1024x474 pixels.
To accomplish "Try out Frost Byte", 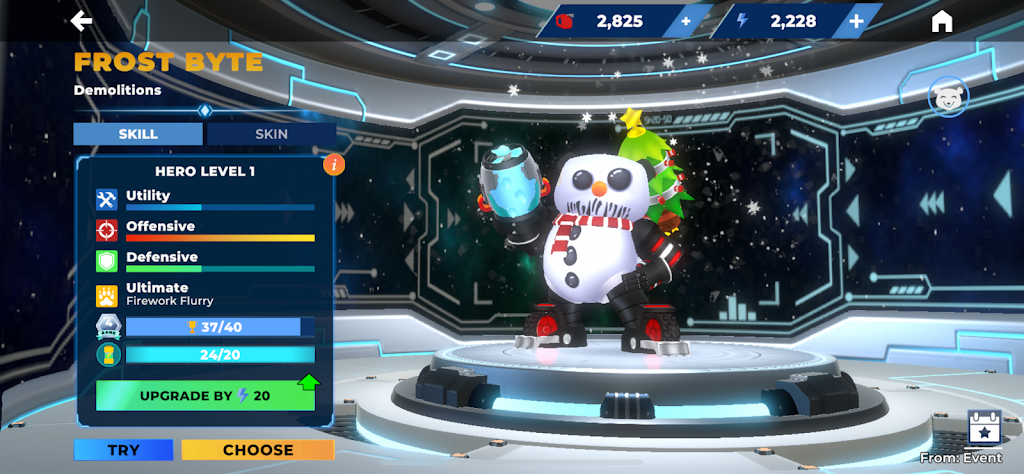I will click(x=123, y=450).
